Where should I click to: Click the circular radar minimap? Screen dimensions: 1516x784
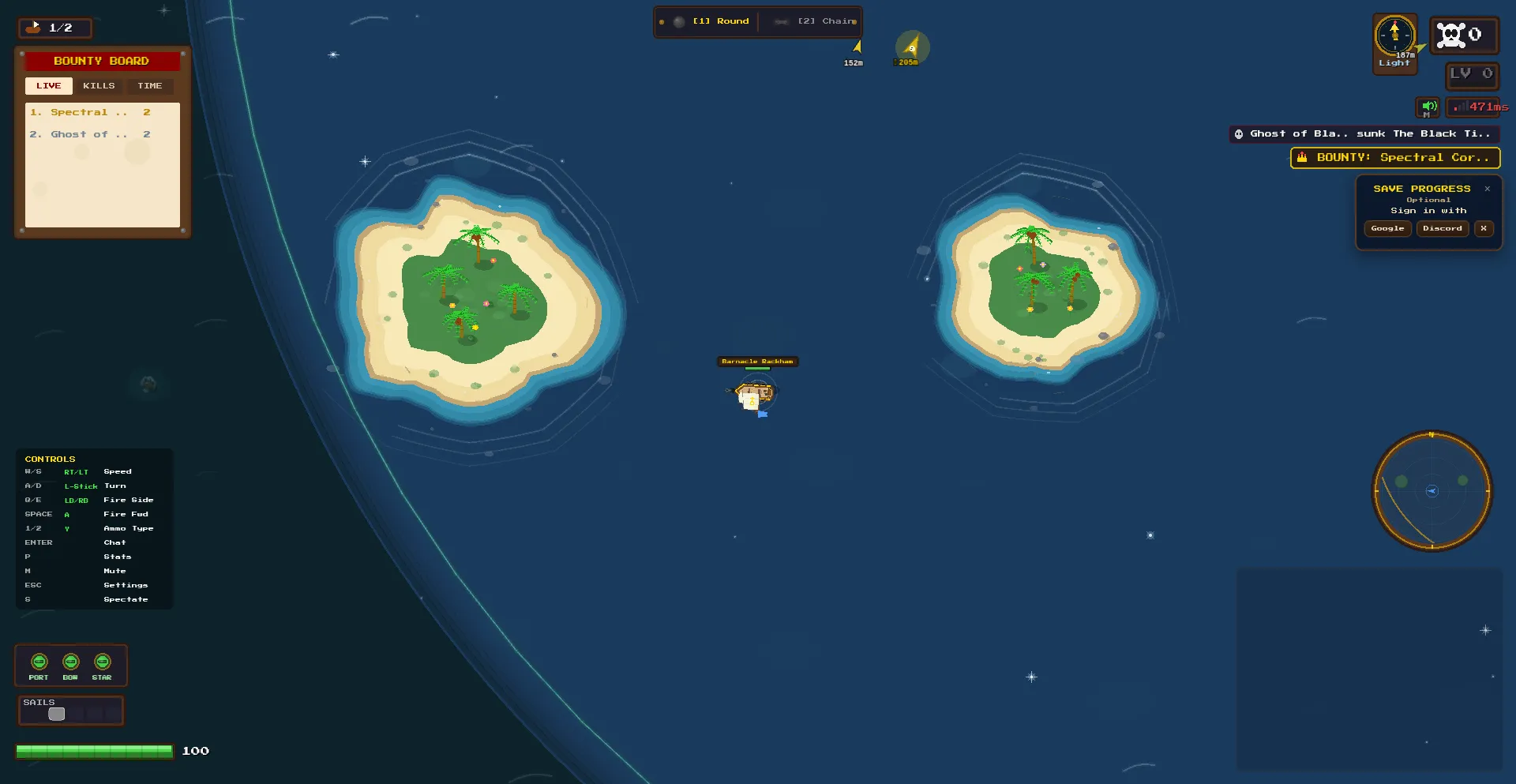[1432, 491]
